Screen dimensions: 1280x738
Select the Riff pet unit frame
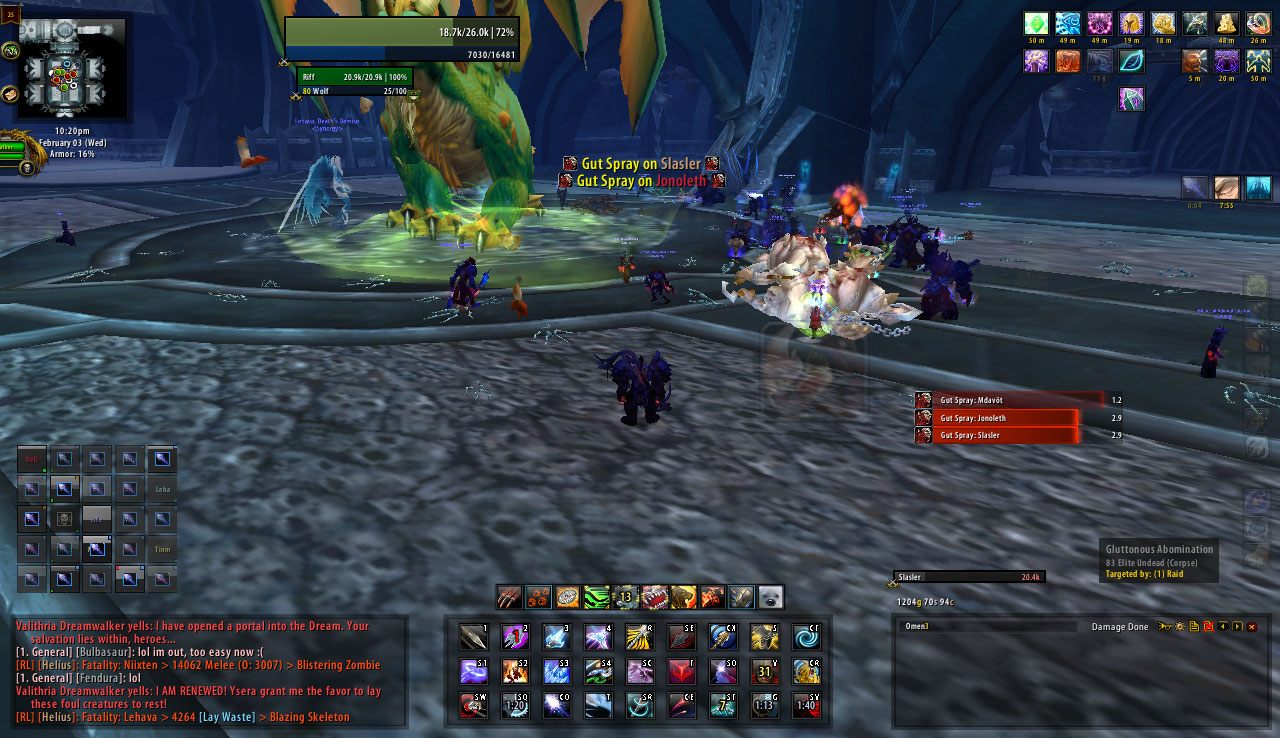pyautogui.click(x=353, y=77)
